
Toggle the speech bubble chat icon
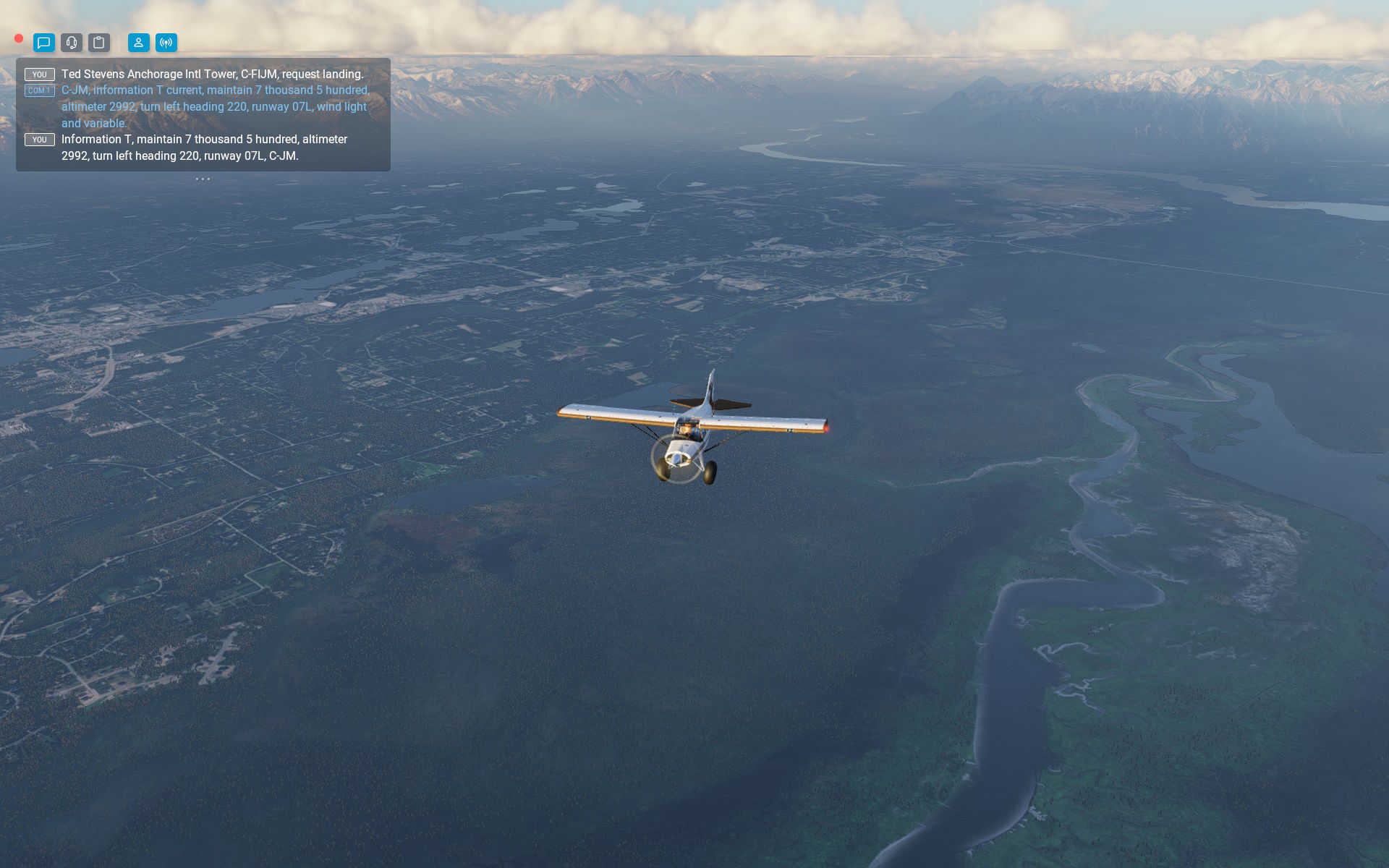(44, 43)
